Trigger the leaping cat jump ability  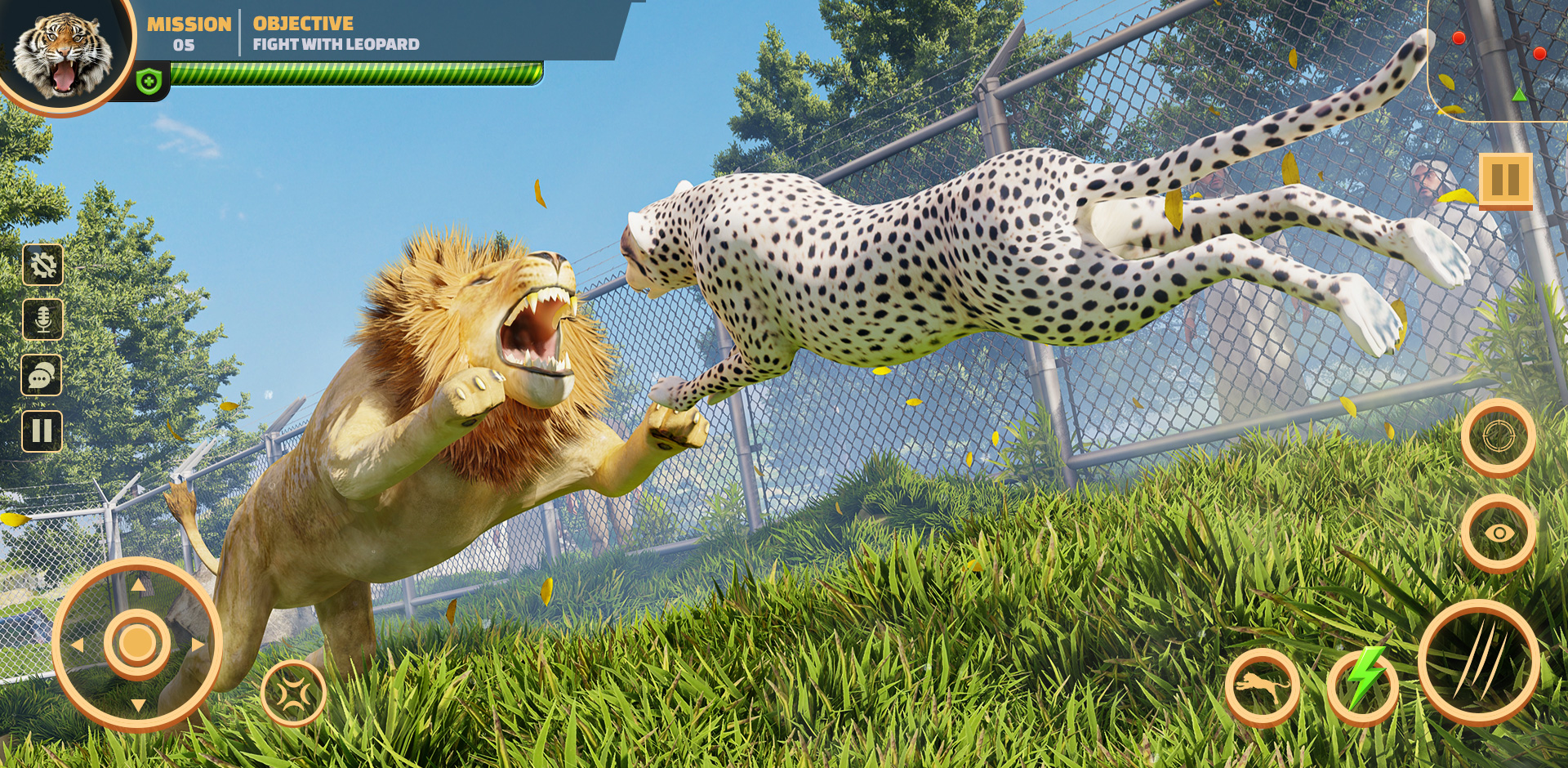(x=1262, y=688)
